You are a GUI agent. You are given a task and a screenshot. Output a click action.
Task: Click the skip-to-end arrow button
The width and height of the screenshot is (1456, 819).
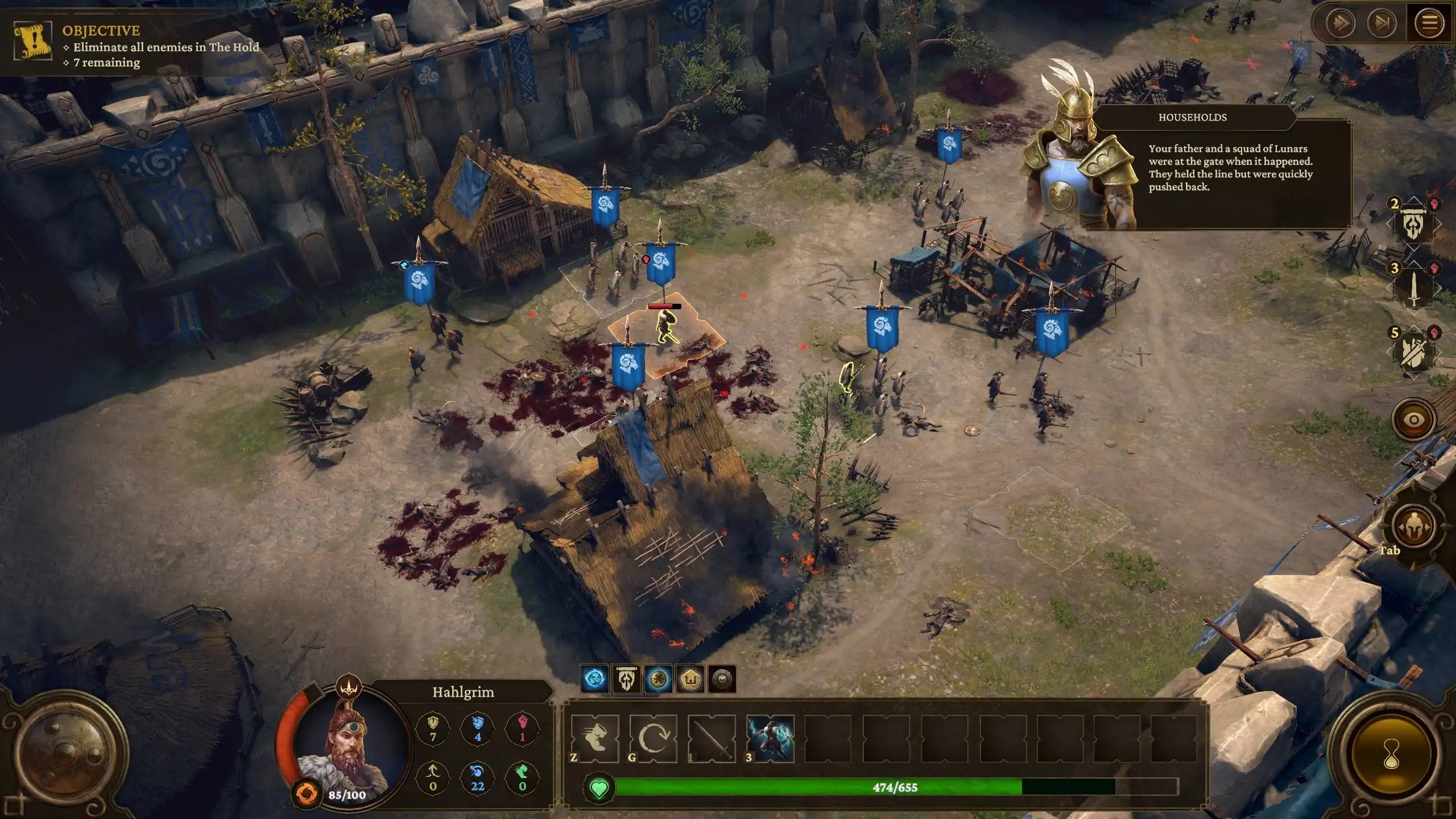click(1382, 23)
